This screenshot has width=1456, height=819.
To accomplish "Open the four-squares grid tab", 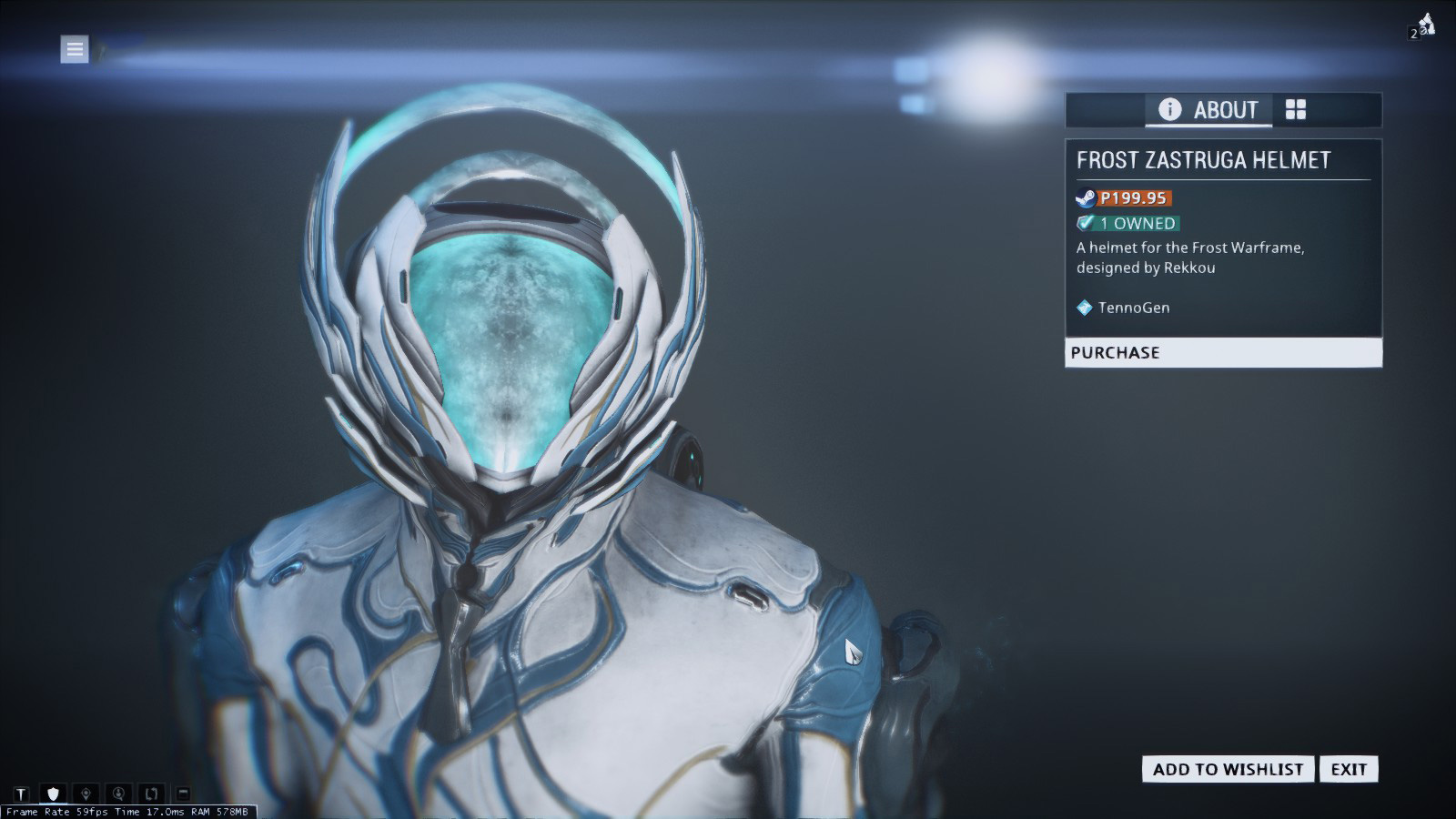I will pos(1296,110).
